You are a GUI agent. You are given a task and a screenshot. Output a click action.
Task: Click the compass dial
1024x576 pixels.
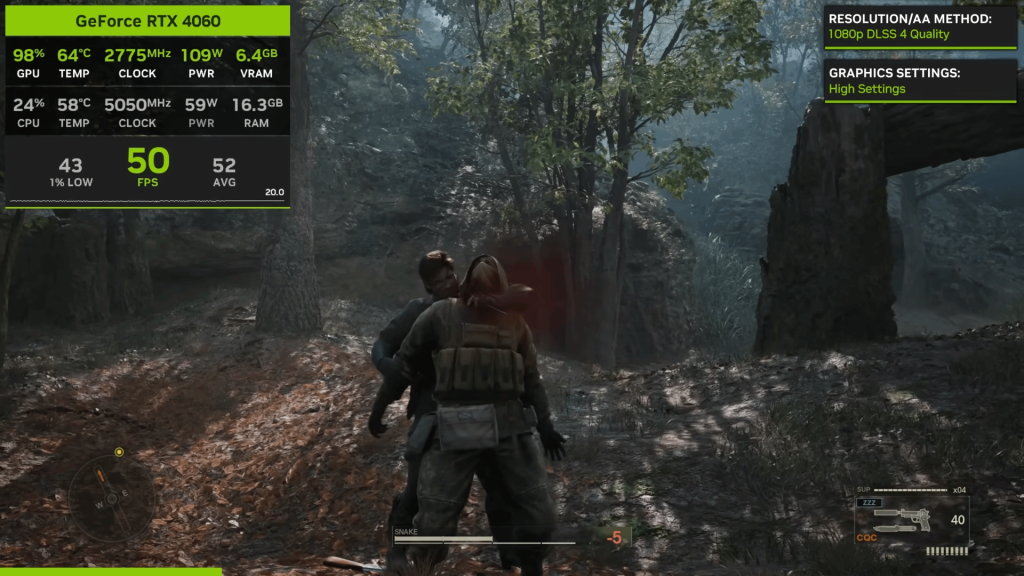111,497
